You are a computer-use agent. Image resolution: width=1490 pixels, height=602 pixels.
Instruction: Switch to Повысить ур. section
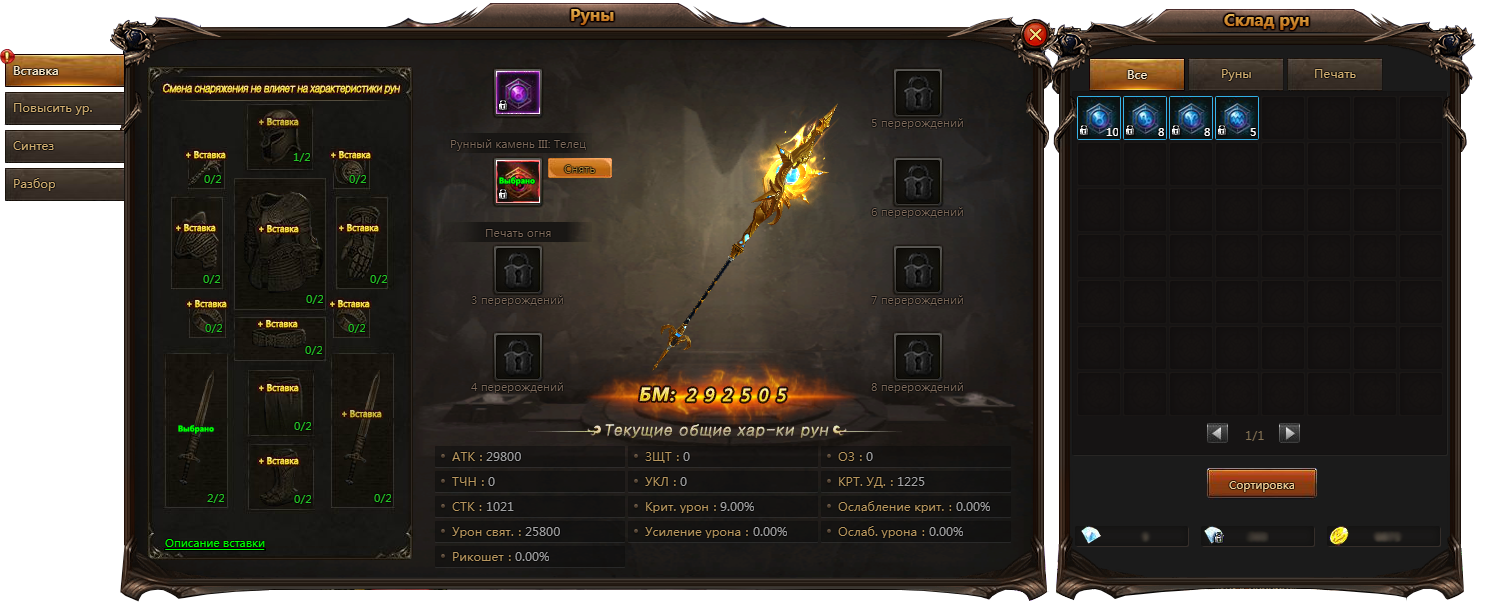[x=64, y=108]
